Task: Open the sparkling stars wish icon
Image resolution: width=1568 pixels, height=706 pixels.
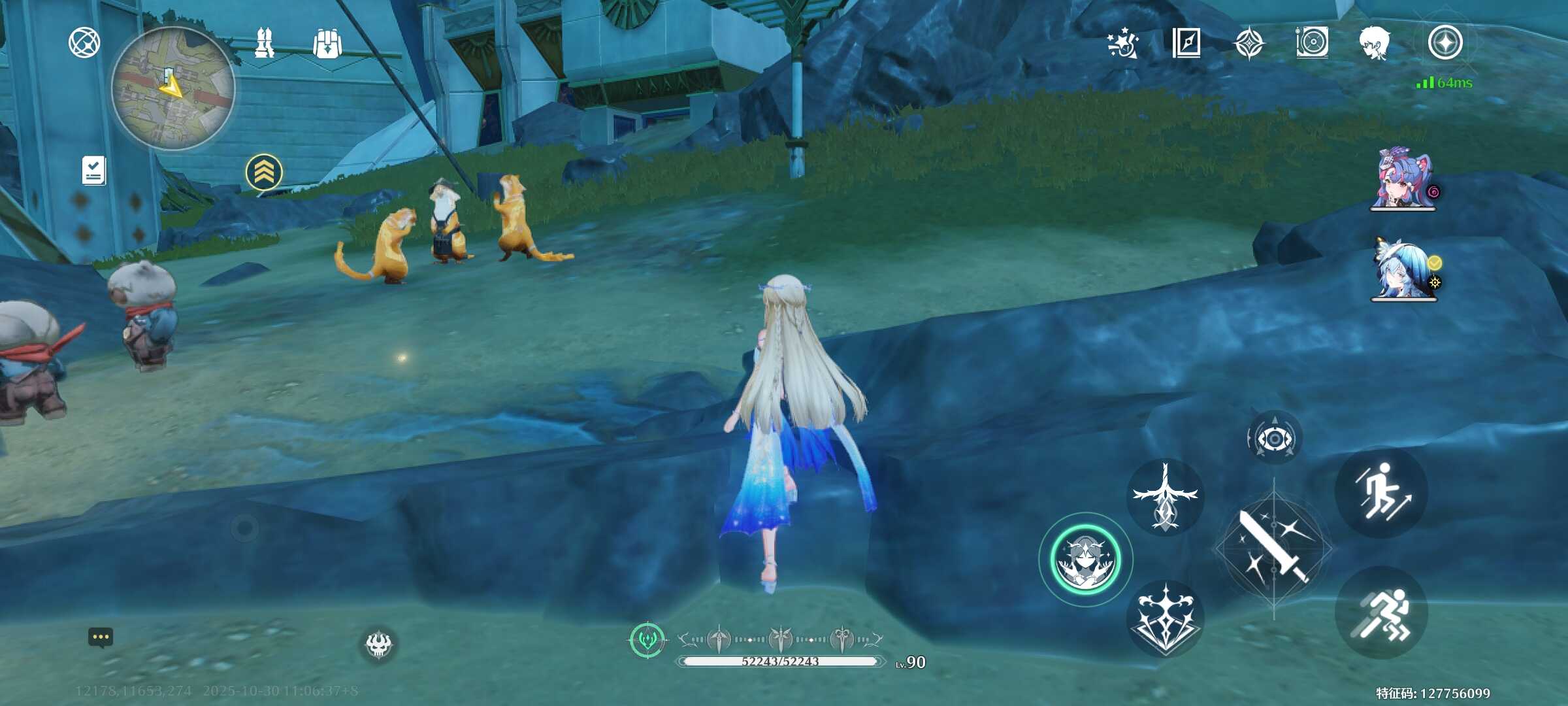Action: (x=1123, y=44)
